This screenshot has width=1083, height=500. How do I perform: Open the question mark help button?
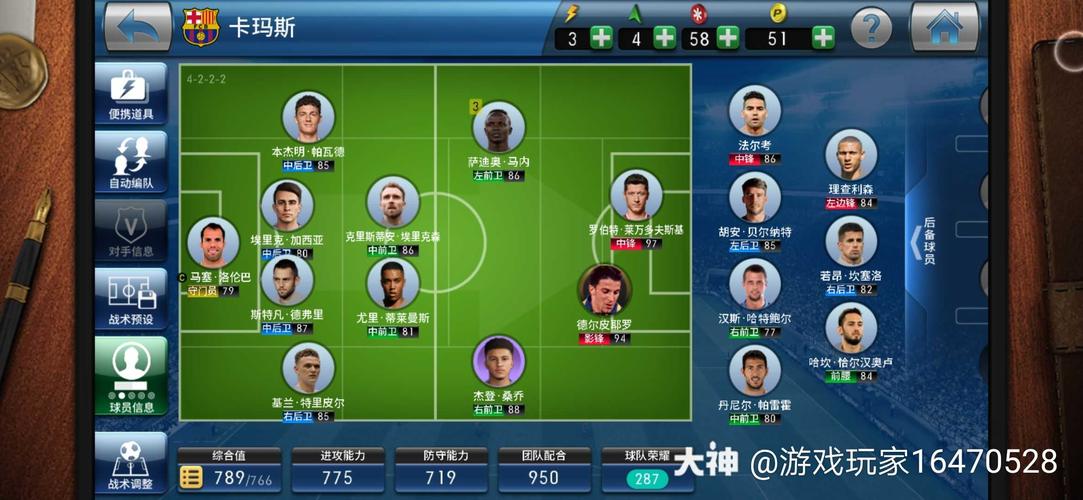(x=870, y=26)
